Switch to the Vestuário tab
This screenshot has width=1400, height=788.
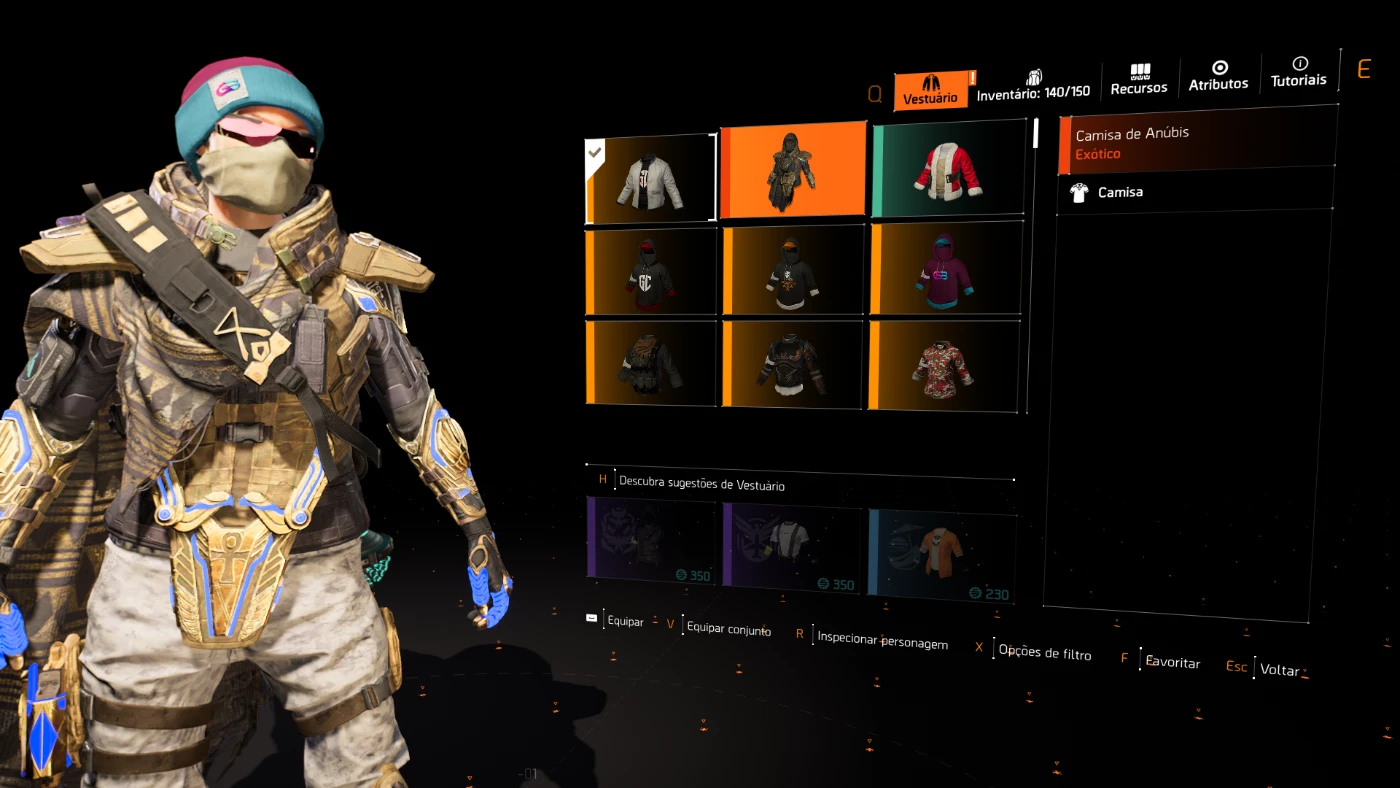click(x=931, y=90)
